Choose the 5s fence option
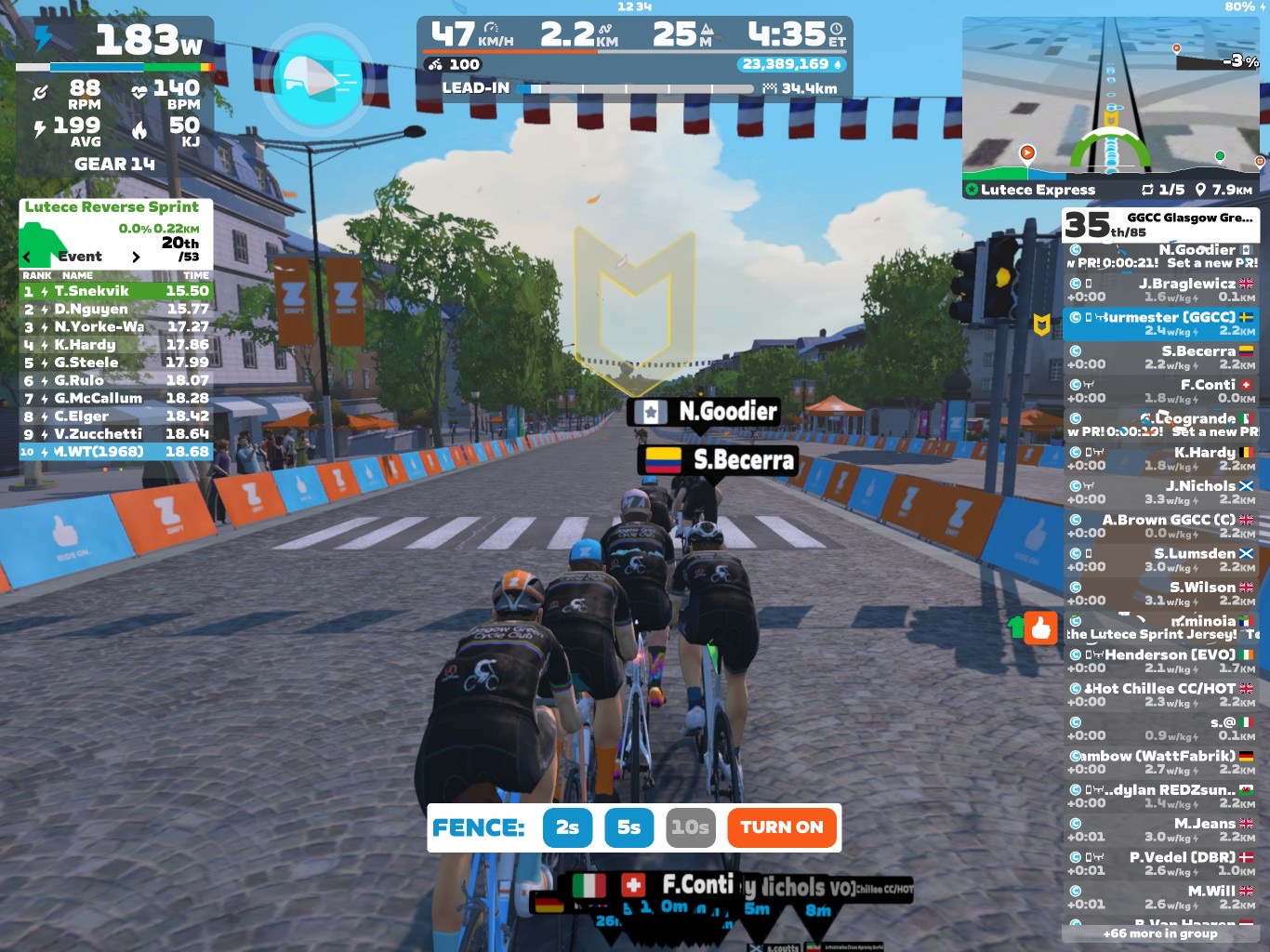 point(628,827)
